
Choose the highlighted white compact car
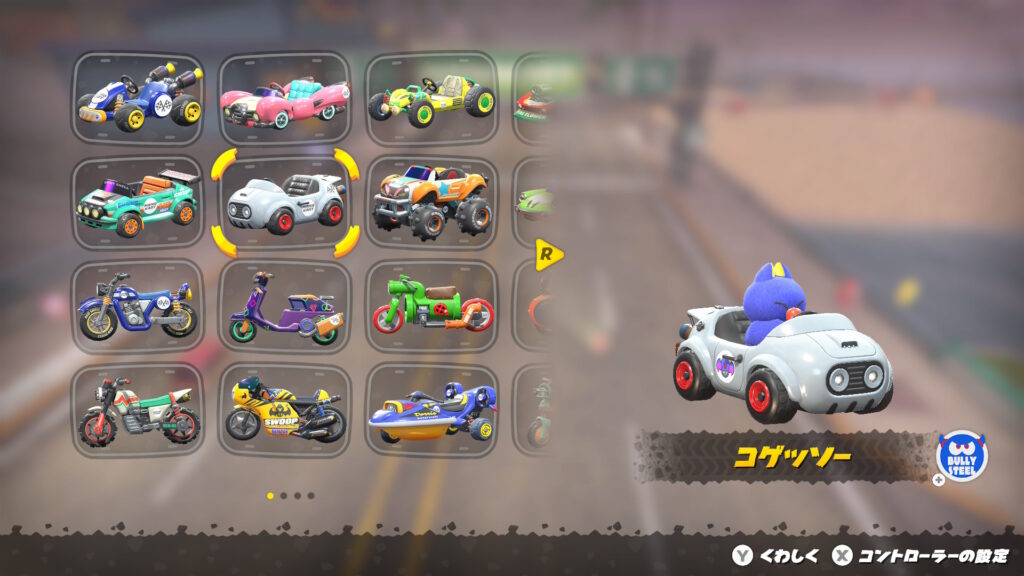pos(284,203)
